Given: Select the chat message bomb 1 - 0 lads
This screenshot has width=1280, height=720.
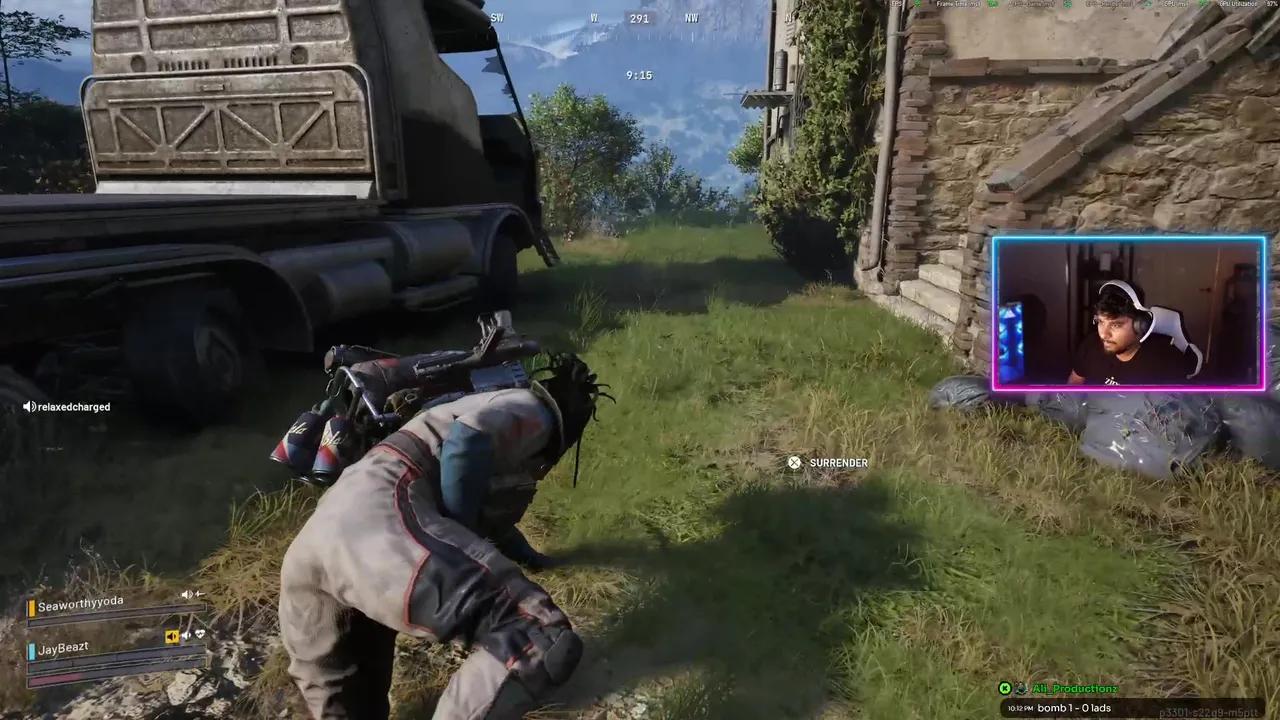Looking at the screenshot, I should pos(1075,707).
